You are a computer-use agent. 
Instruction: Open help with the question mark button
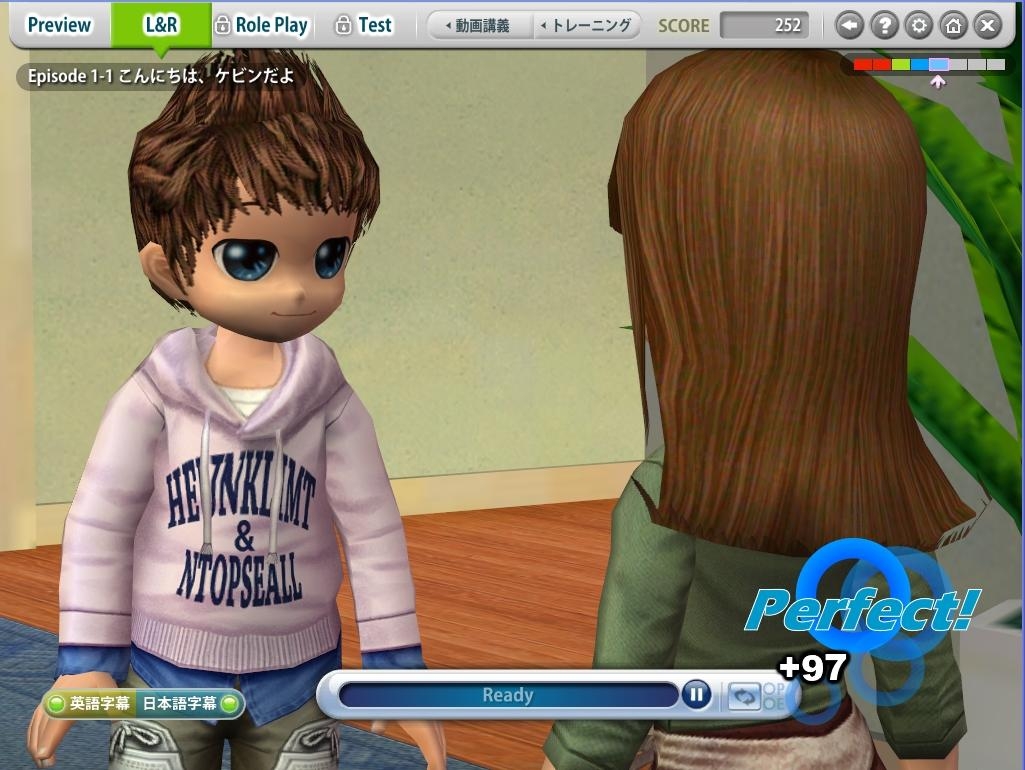pyautogui.click(x=883, y=26)
